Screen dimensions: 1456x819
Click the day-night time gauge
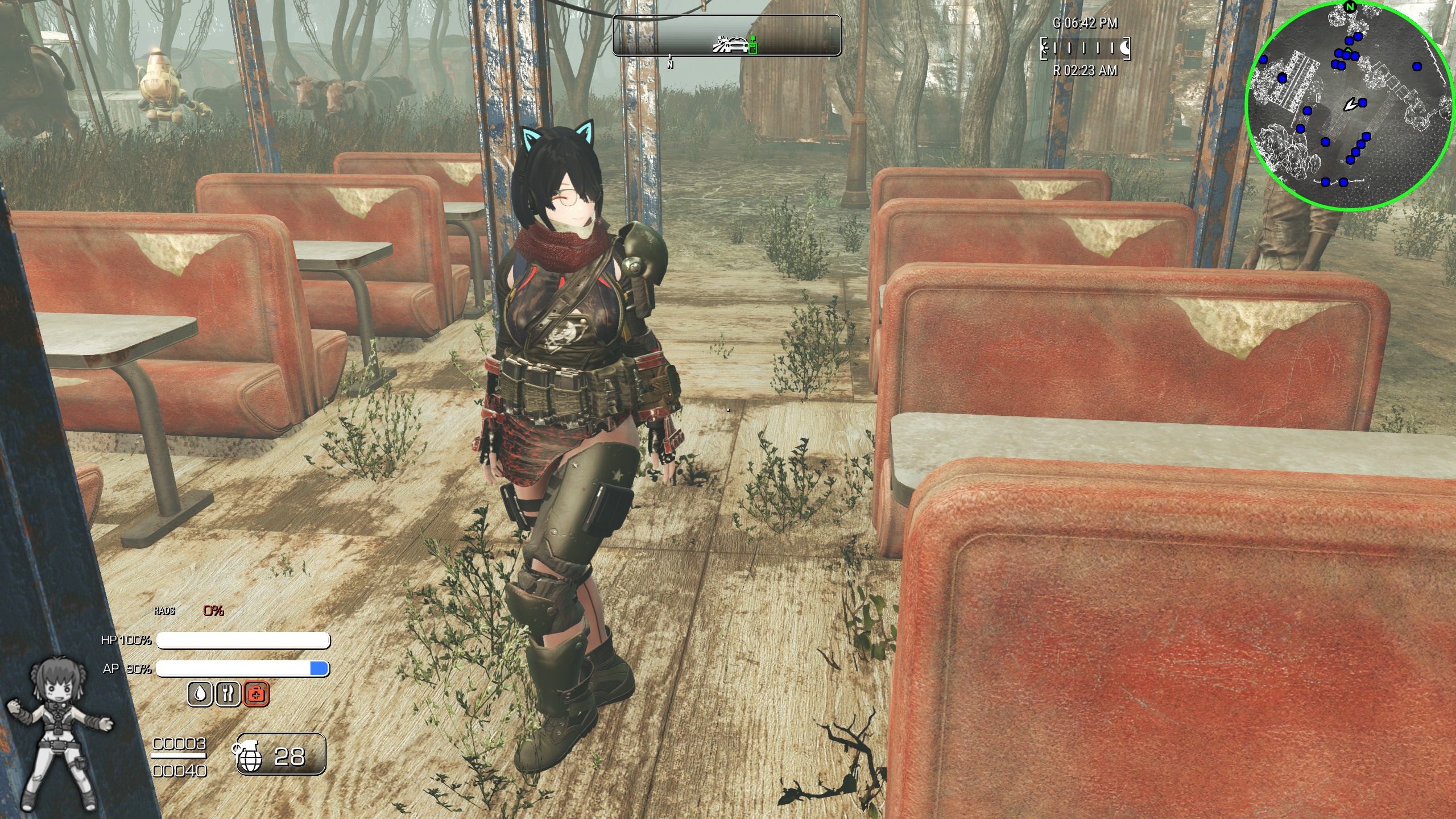(1085, 48)
